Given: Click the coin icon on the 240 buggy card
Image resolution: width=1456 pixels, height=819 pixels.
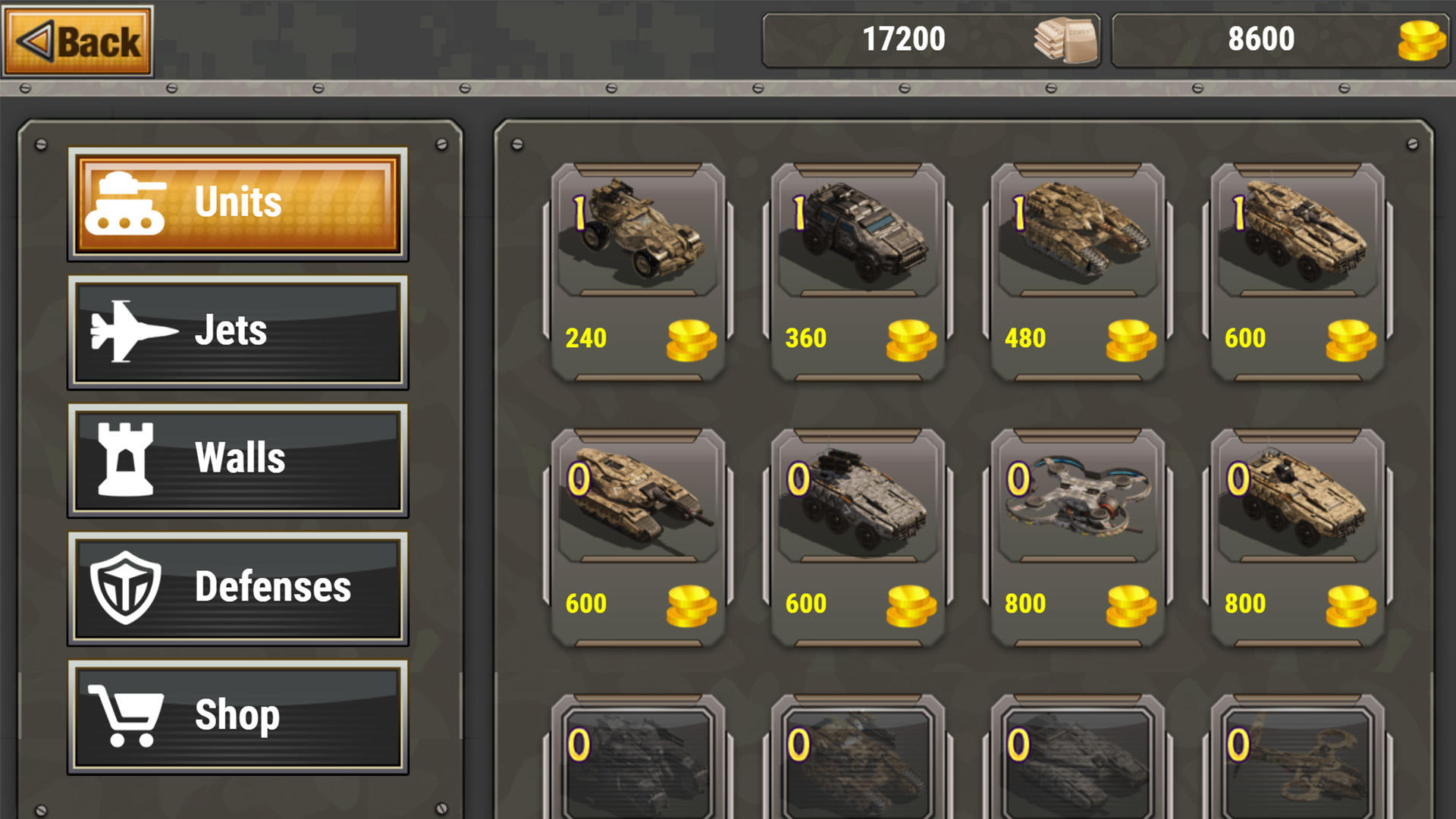Looking at the screenshot, I should (x=689, y=338).
